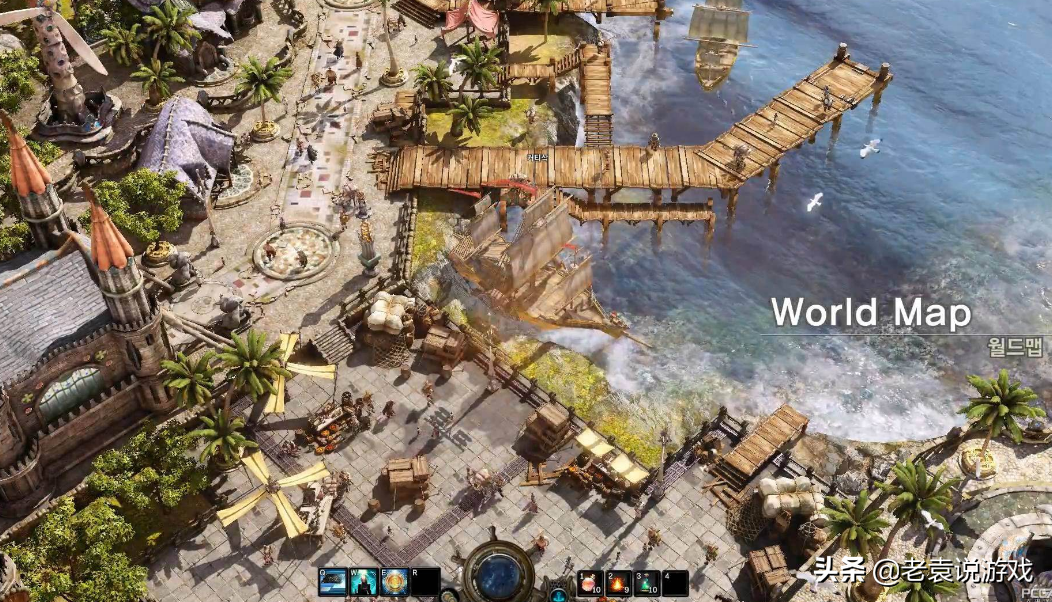Use the W skill with glowing figure
Screen dimensions: 1052x602
coord(363,582)
